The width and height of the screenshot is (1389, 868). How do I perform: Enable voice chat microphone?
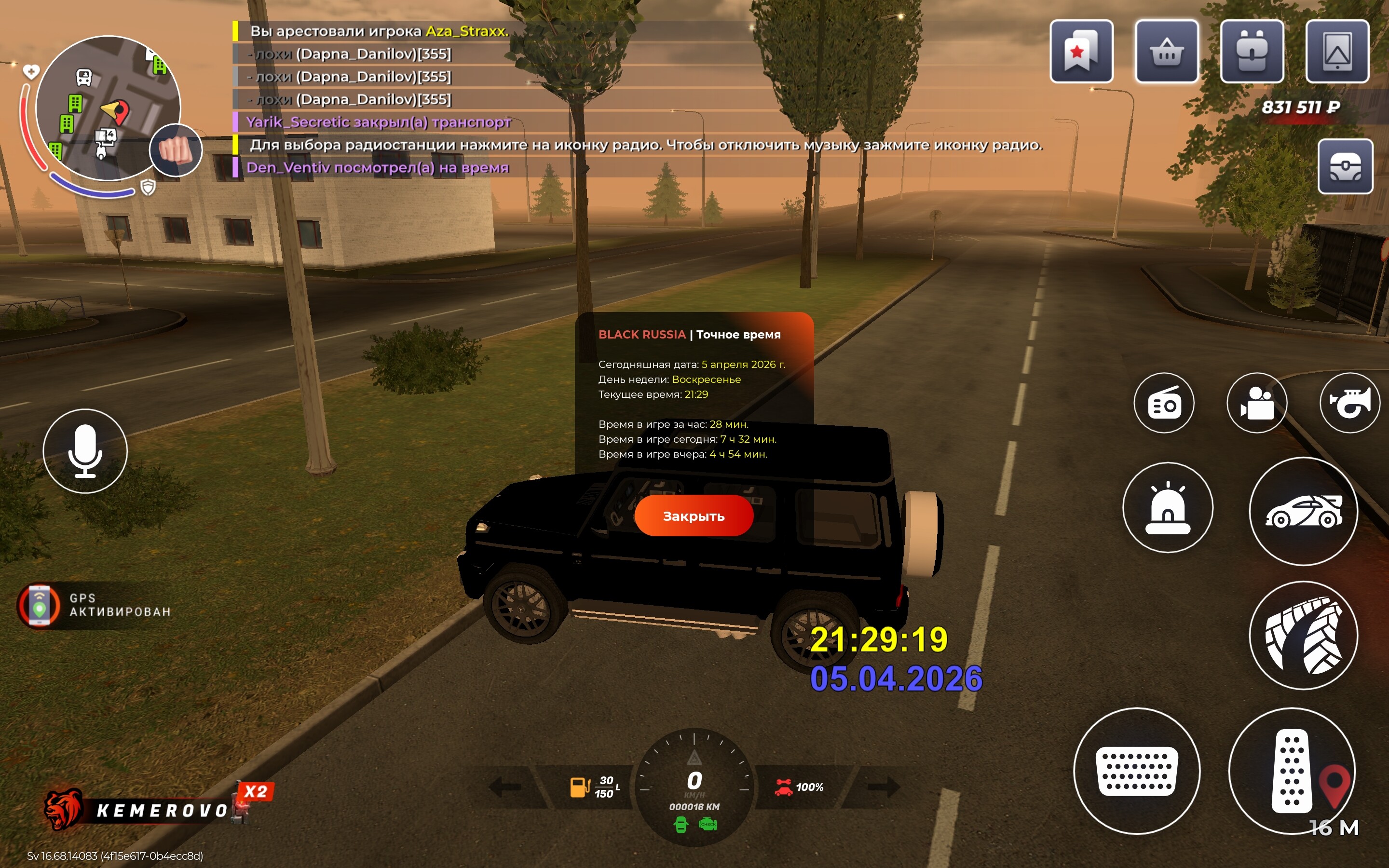(85, 451)
